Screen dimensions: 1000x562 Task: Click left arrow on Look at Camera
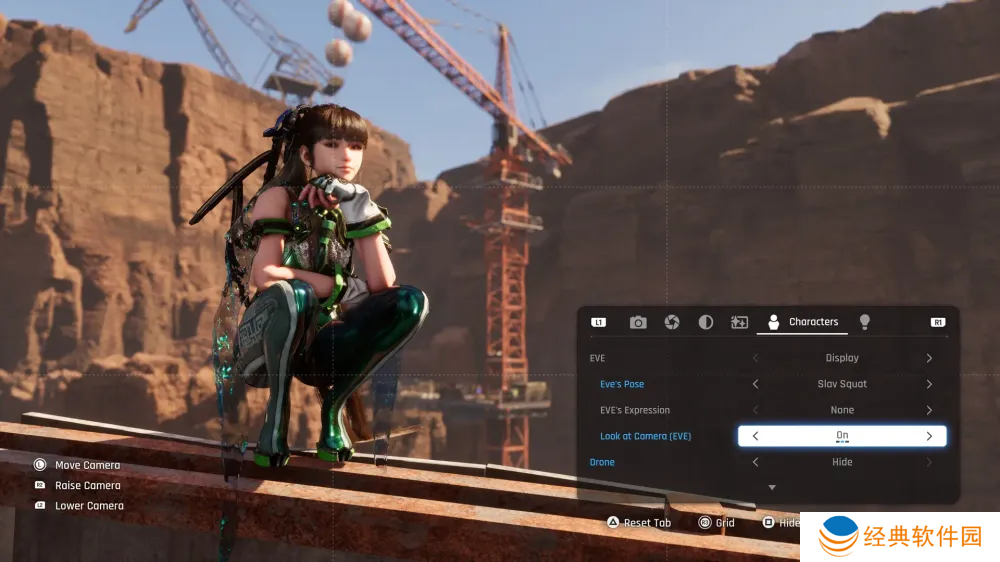click(x=755, y=436)
